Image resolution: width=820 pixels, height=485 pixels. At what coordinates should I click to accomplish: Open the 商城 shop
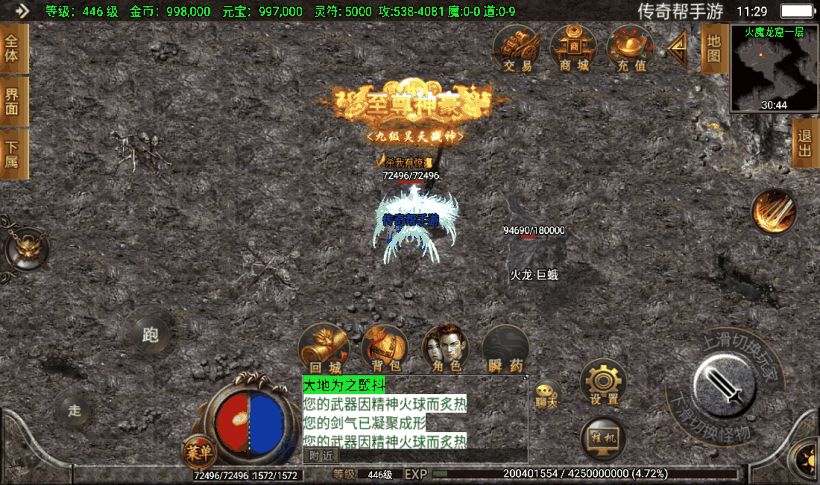(573, 49)
